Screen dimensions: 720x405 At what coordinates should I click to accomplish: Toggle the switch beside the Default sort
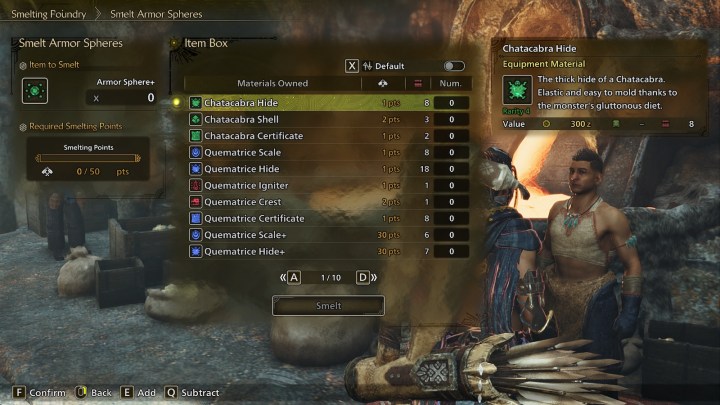(x=454, y=66)
